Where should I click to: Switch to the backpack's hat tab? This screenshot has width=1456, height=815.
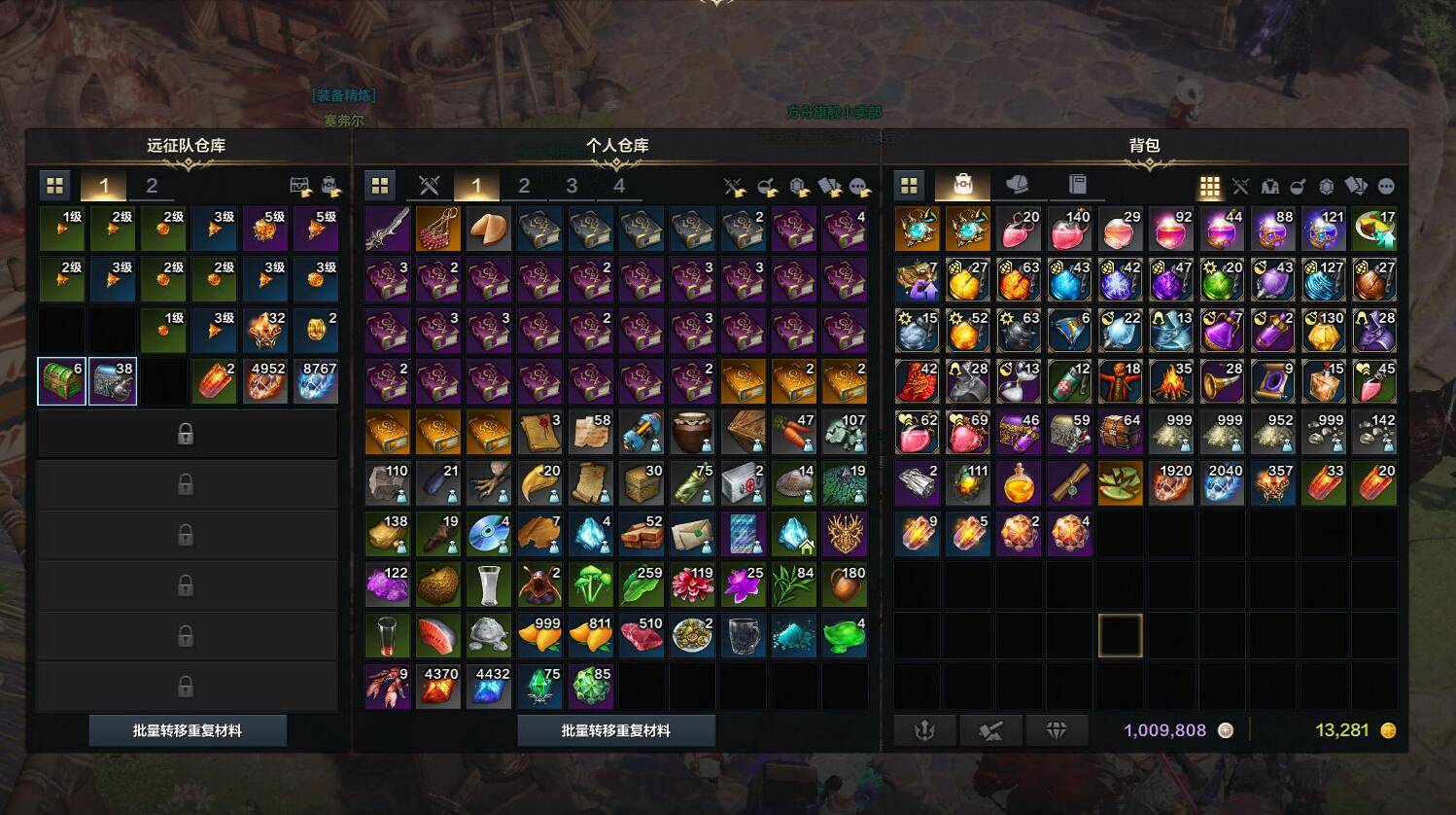[x=1017, y=185]
